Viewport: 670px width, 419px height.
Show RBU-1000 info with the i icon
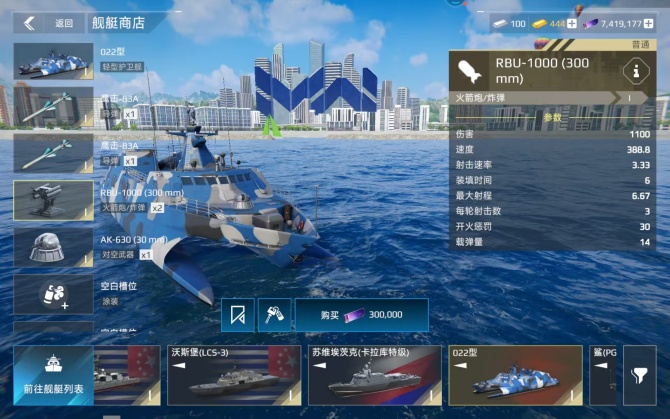(632, 70)
